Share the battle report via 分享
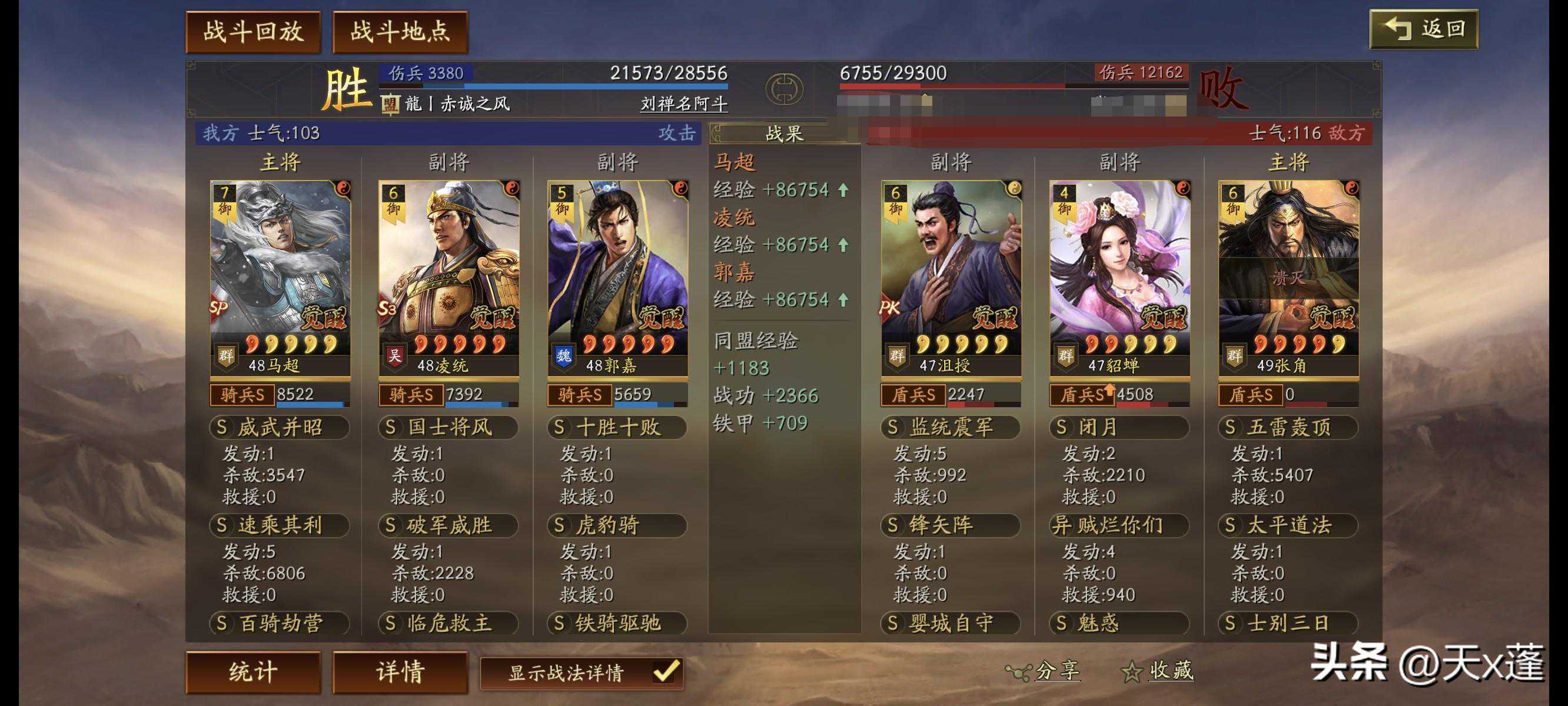 click(x=1045, y=671)
